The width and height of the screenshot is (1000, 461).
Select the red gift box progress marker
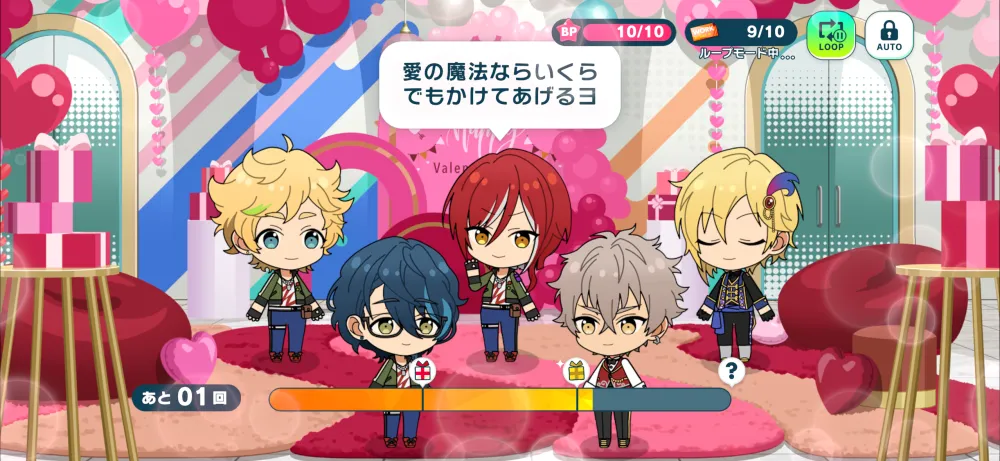[422, 372]
